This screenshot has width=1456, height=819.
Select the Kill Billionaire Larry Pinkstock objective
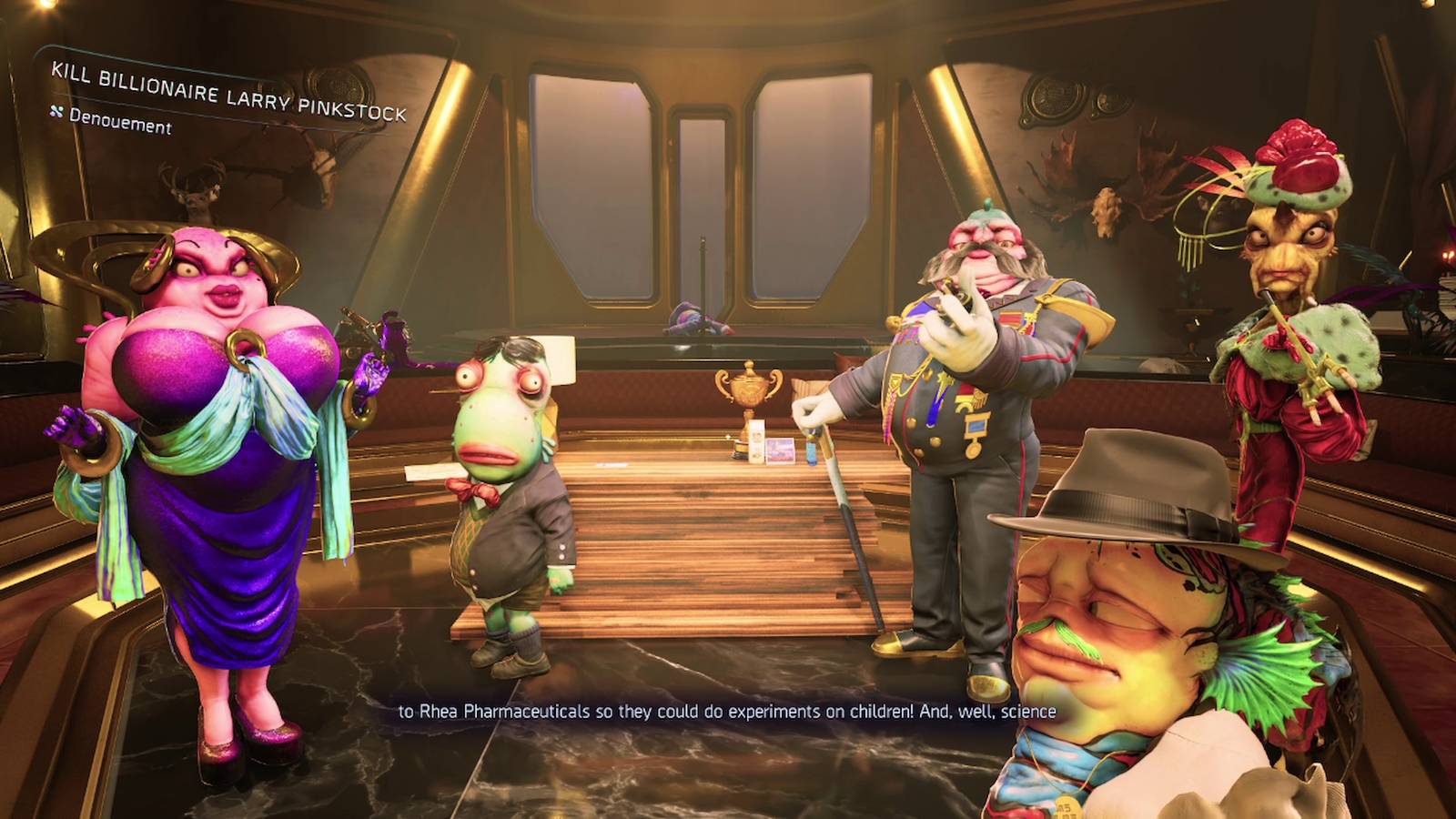pyautogui.click(x=228, y=92)
